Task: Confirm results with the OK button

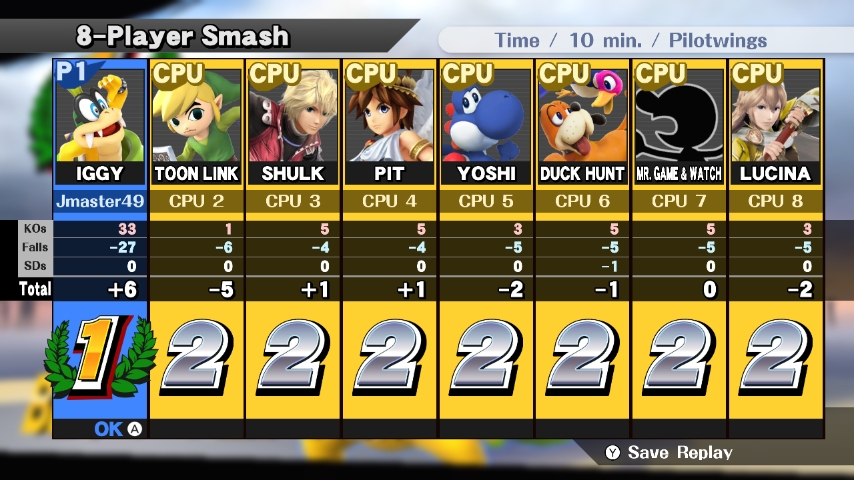Action: [118, 429]
